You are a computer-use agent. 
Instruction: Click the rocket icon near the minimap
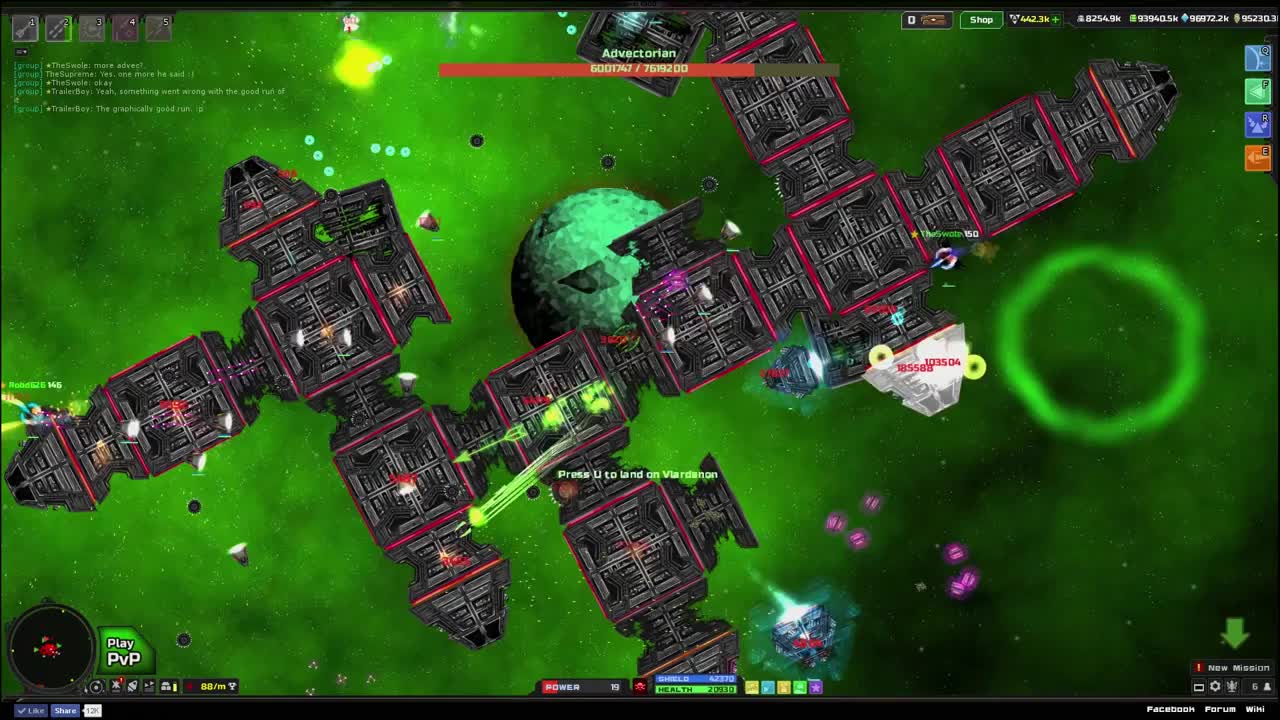coord(132,687)
